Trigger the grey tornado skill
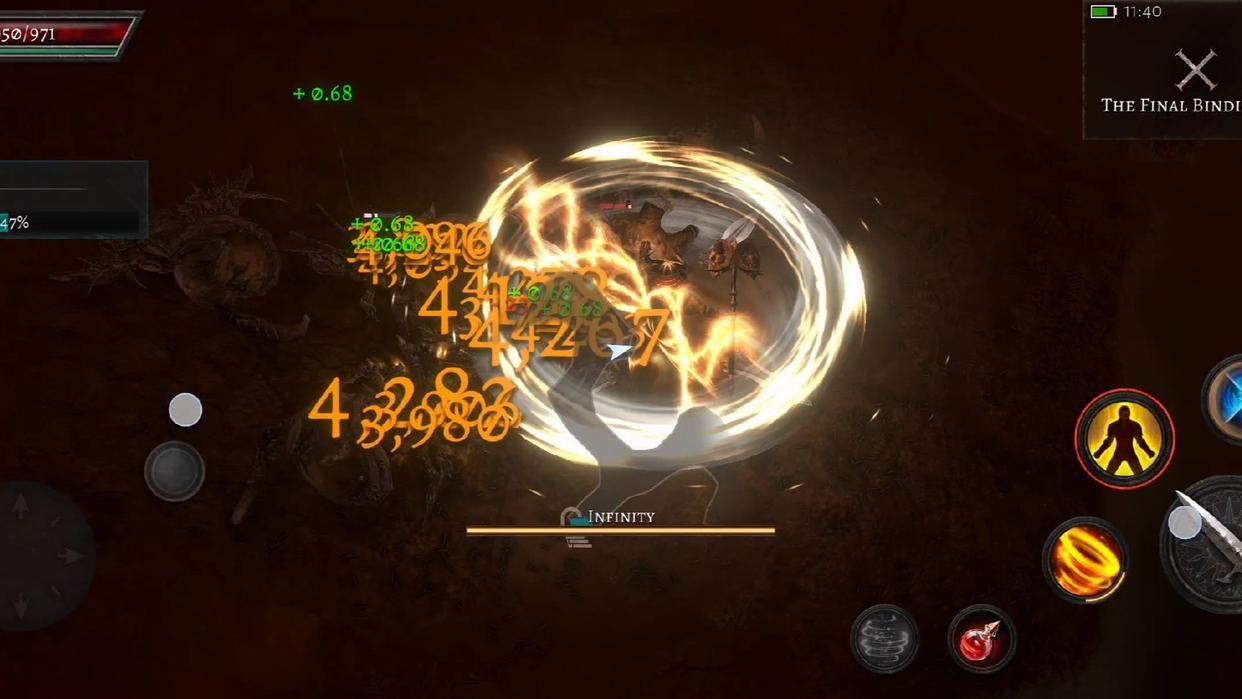The height and width of the screenshot is (699, 1242). tap(885, 638)
